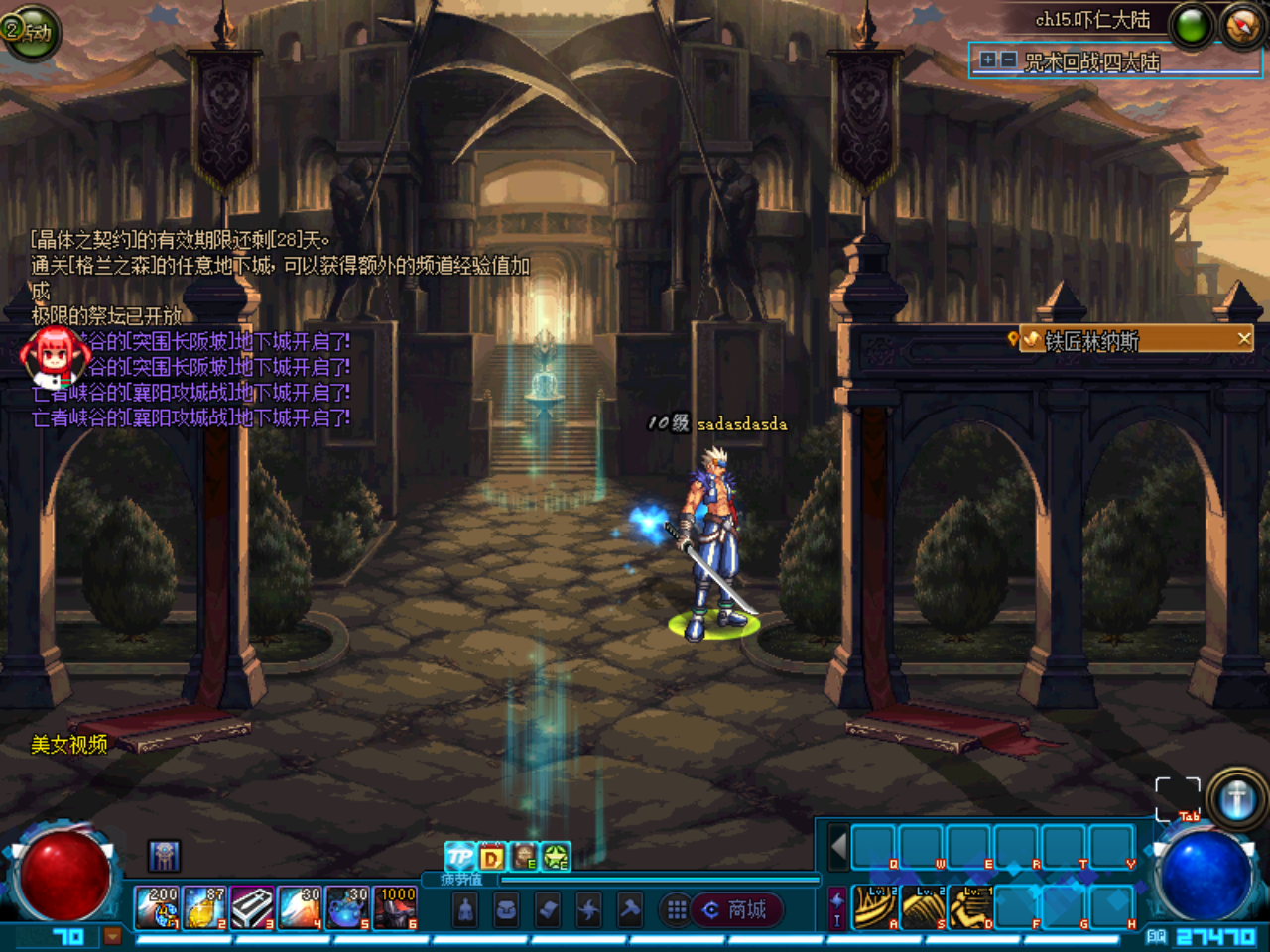Toggle the pin on 铁匠林纳斯 window
This screenshot has height=952, width=1270.
pos(1013,339)
